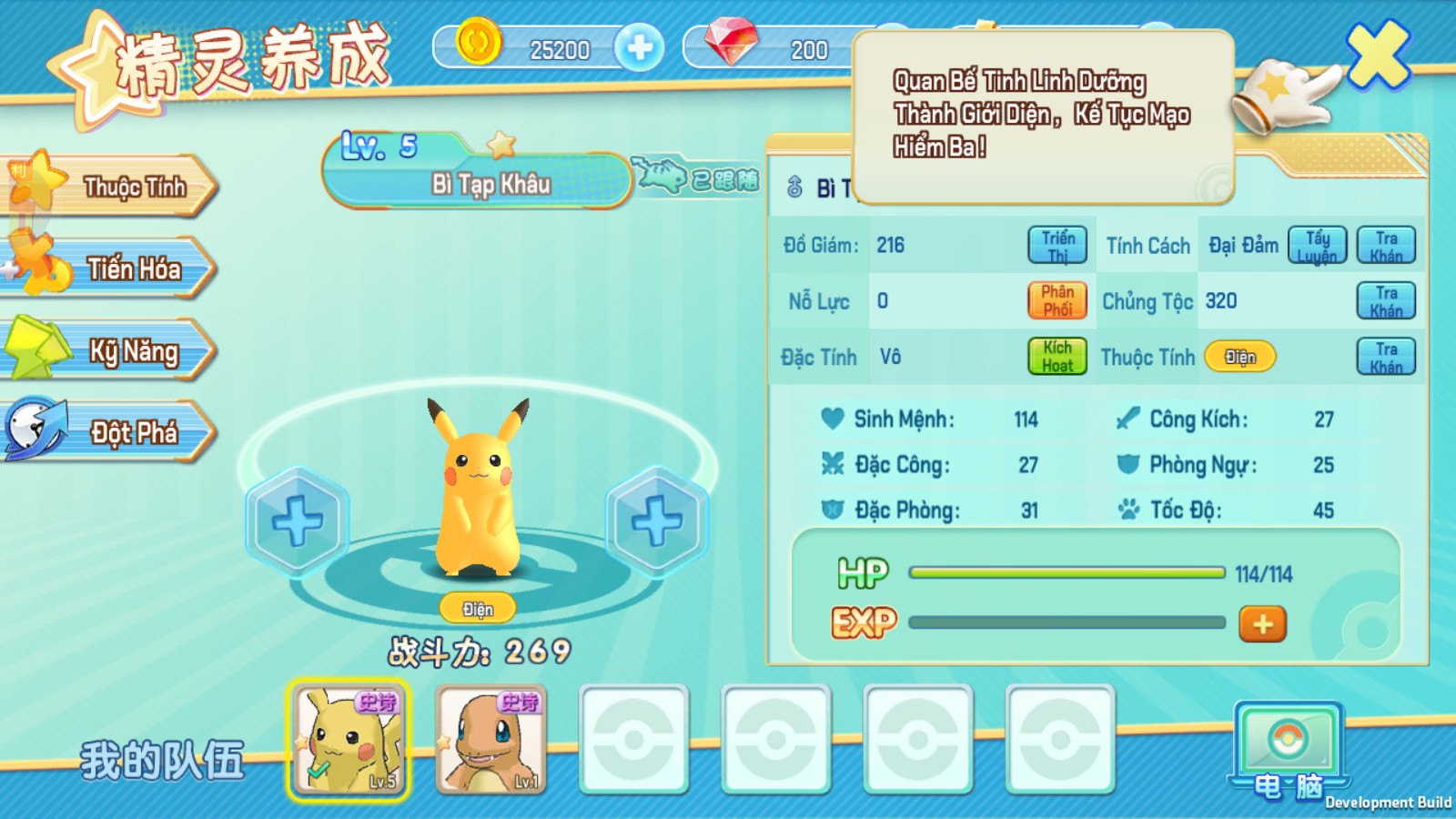Viewport: 1456px width, 819px height.
Task: Select the Pikachu team slot
Action: click(349, 740)
